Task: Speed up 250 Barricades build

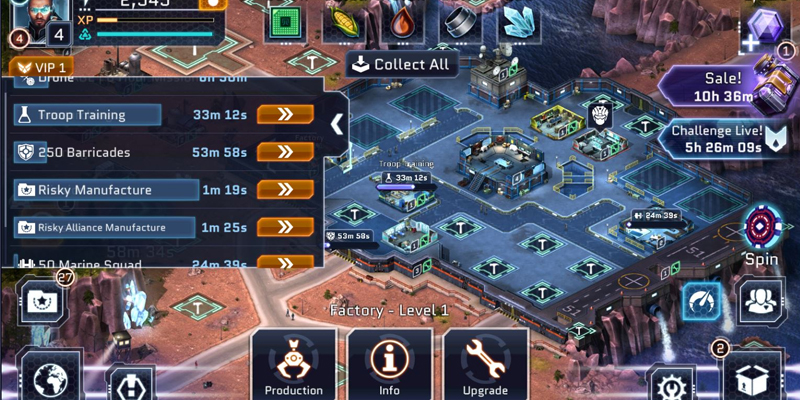Action: [285, 152]
